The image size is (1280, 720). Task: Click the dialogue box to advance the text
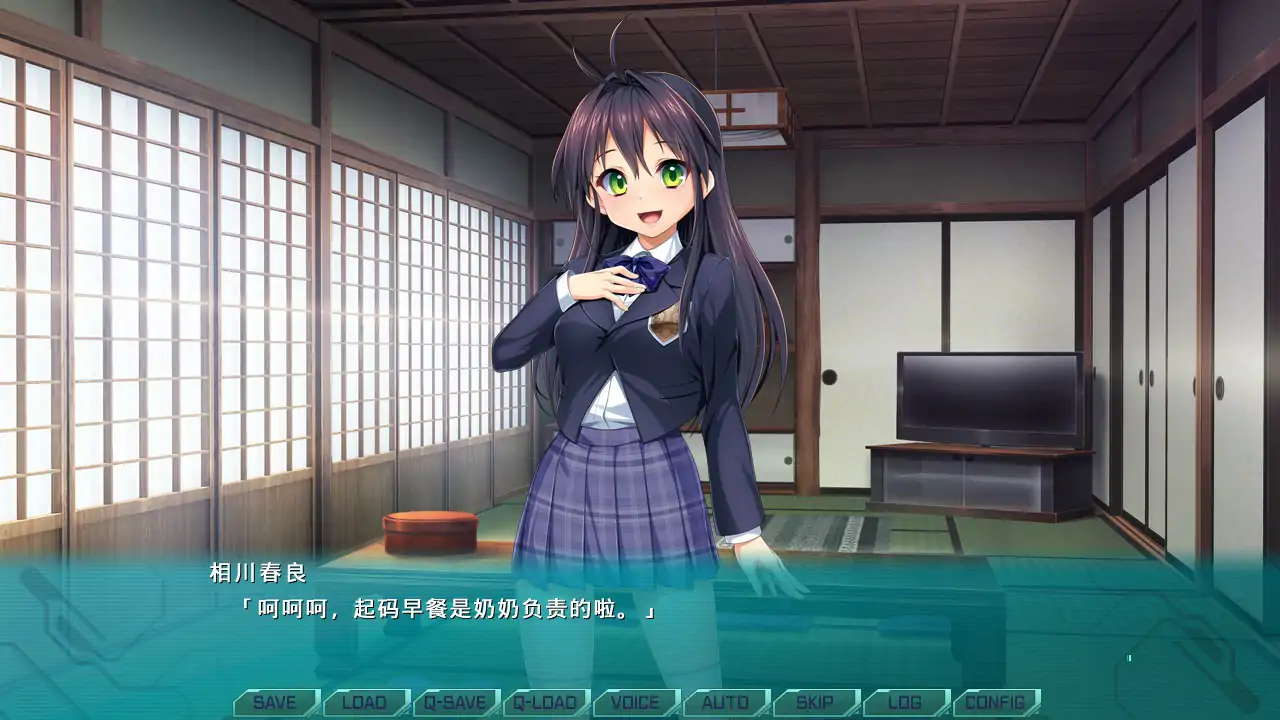click(640, 615)
